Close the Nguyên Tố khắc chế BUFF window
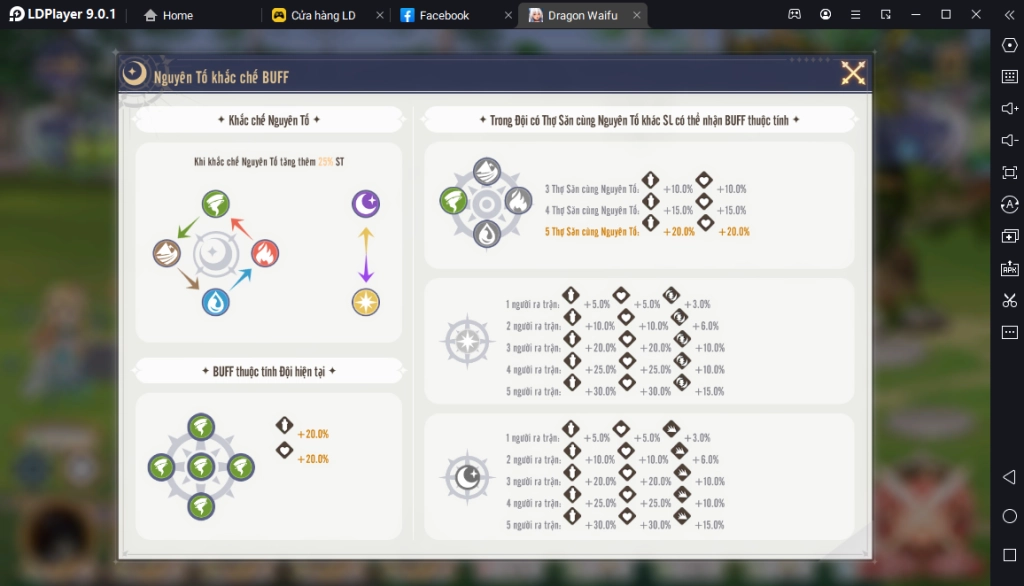This screenshot has width=1024, height=586. (x=853, y=73)
